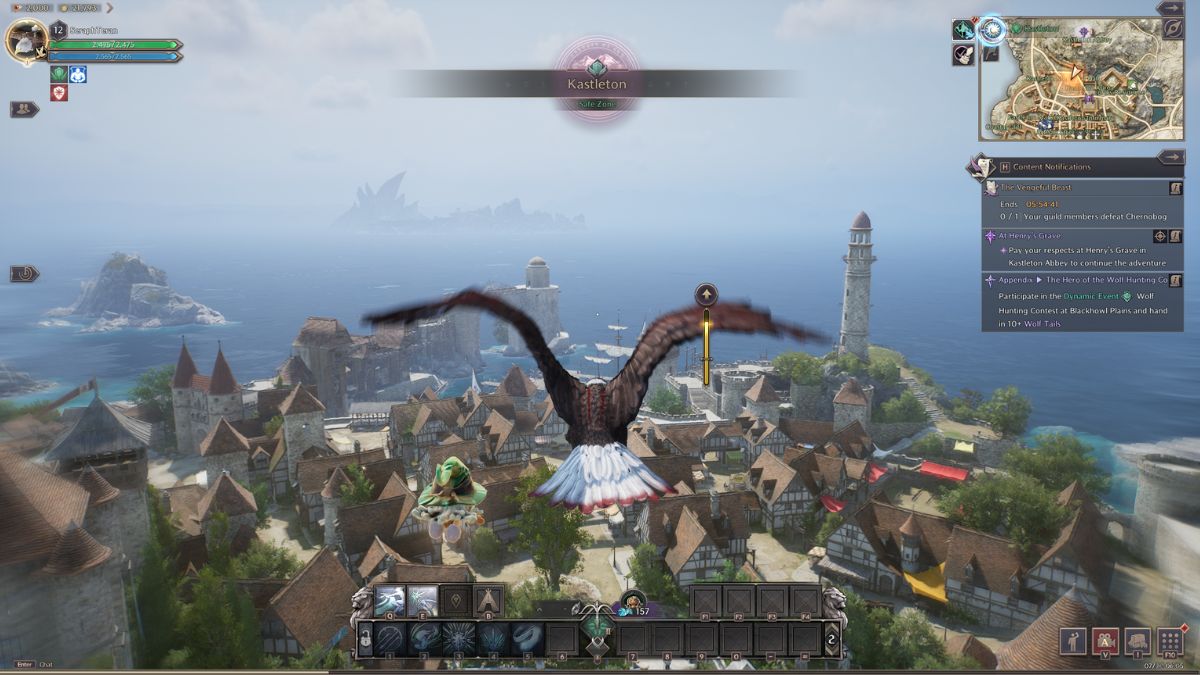Screen dimensions: 1200x675
Task: Cast the swirling skill in hotbar slot 5
Action: (527, 638)
